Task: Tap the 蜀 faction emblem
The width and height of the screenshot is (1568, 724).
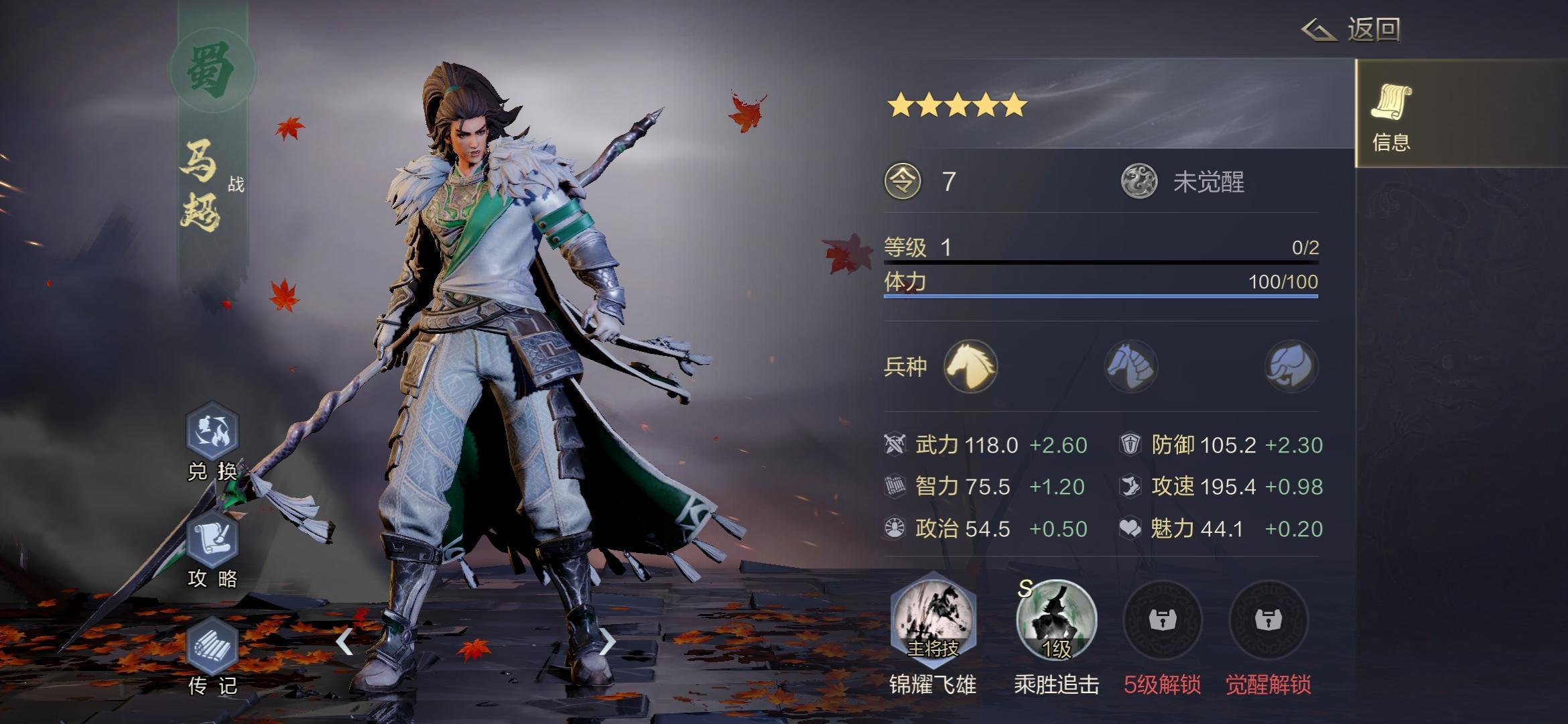Action: (212, 70)
